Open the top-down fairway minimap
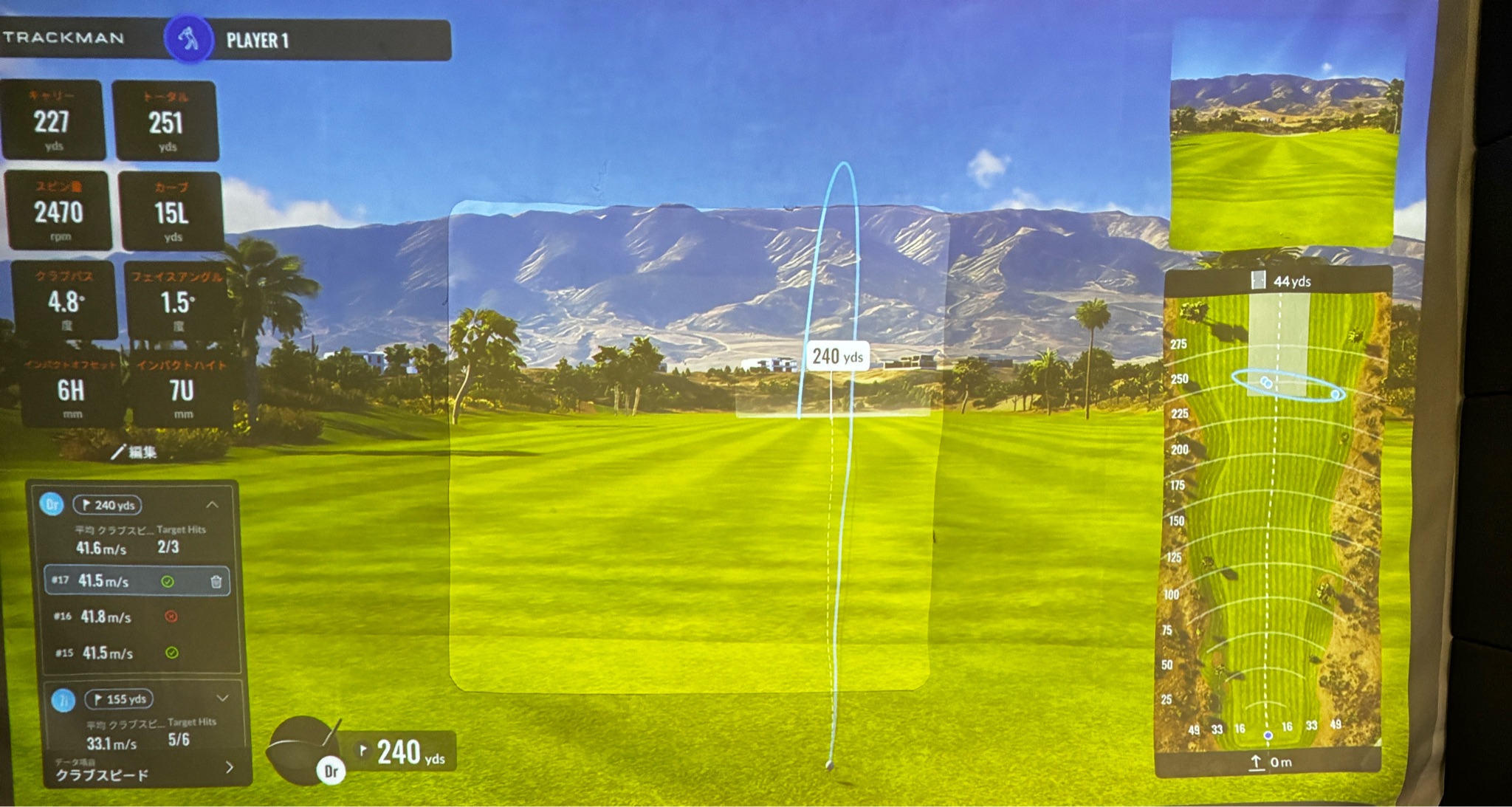Screen dimensions: 1512x807 1275,517
